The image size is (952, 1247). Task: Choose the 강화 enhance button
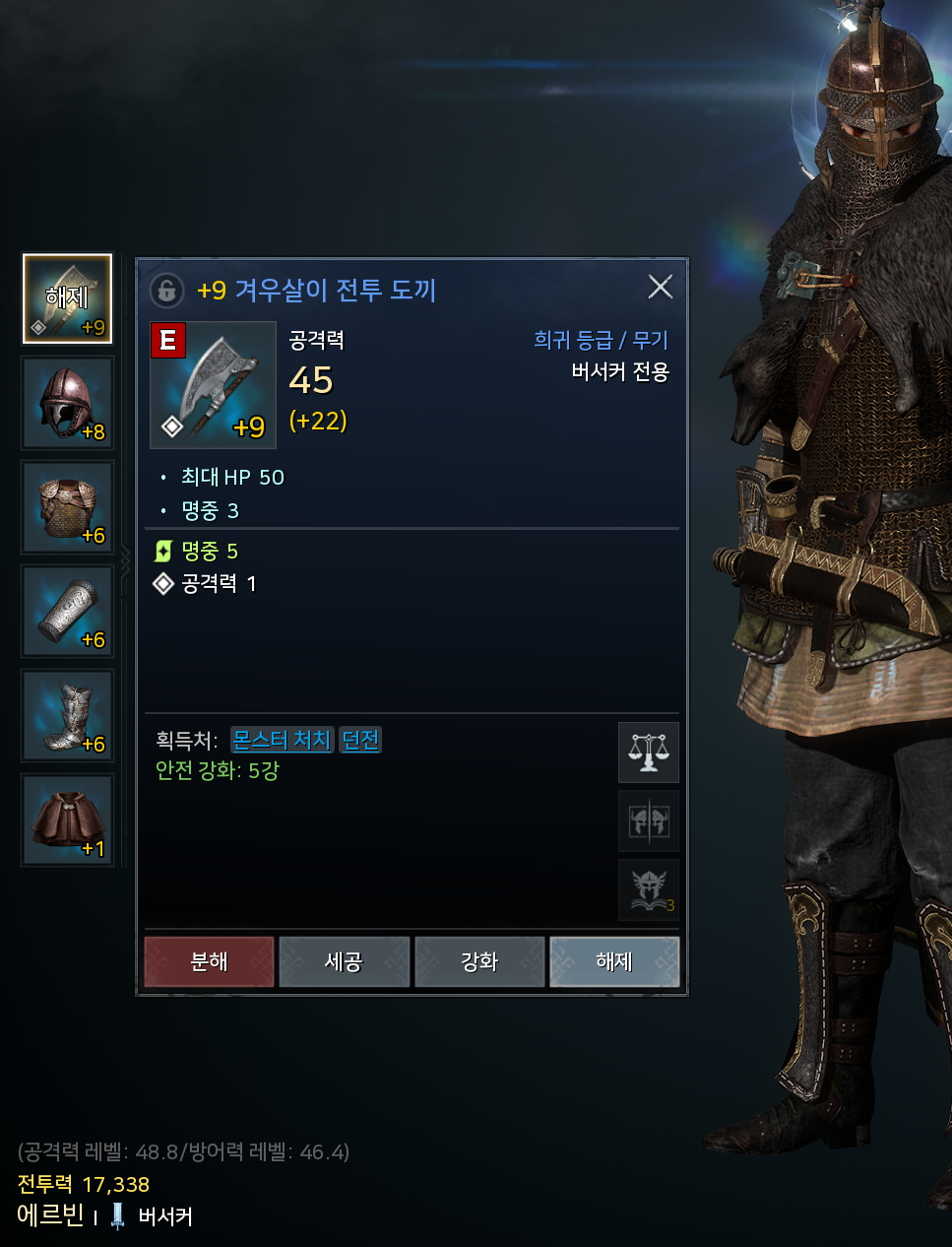pos(479,961)
